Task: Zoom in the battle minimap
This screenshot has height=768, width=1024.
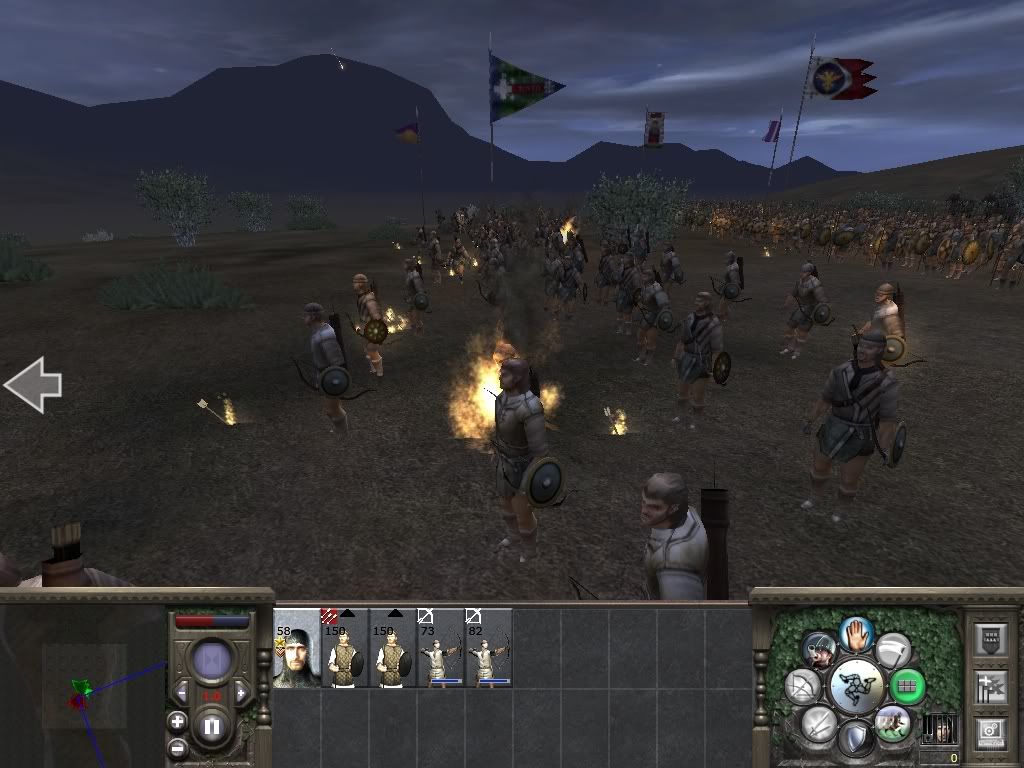Action: pyautogui.click(x=177, y=721)
